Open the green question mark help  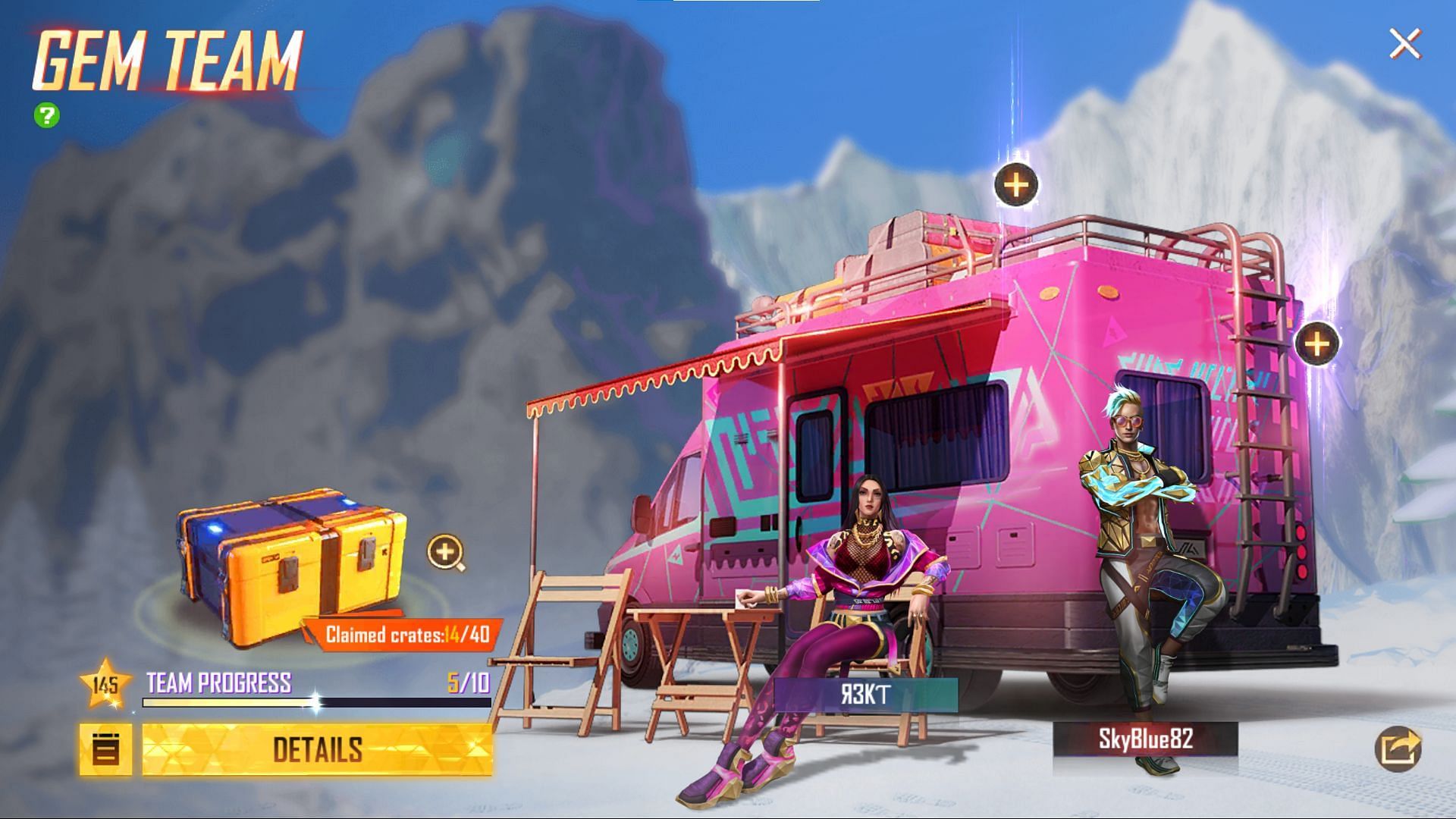(47, 115)
